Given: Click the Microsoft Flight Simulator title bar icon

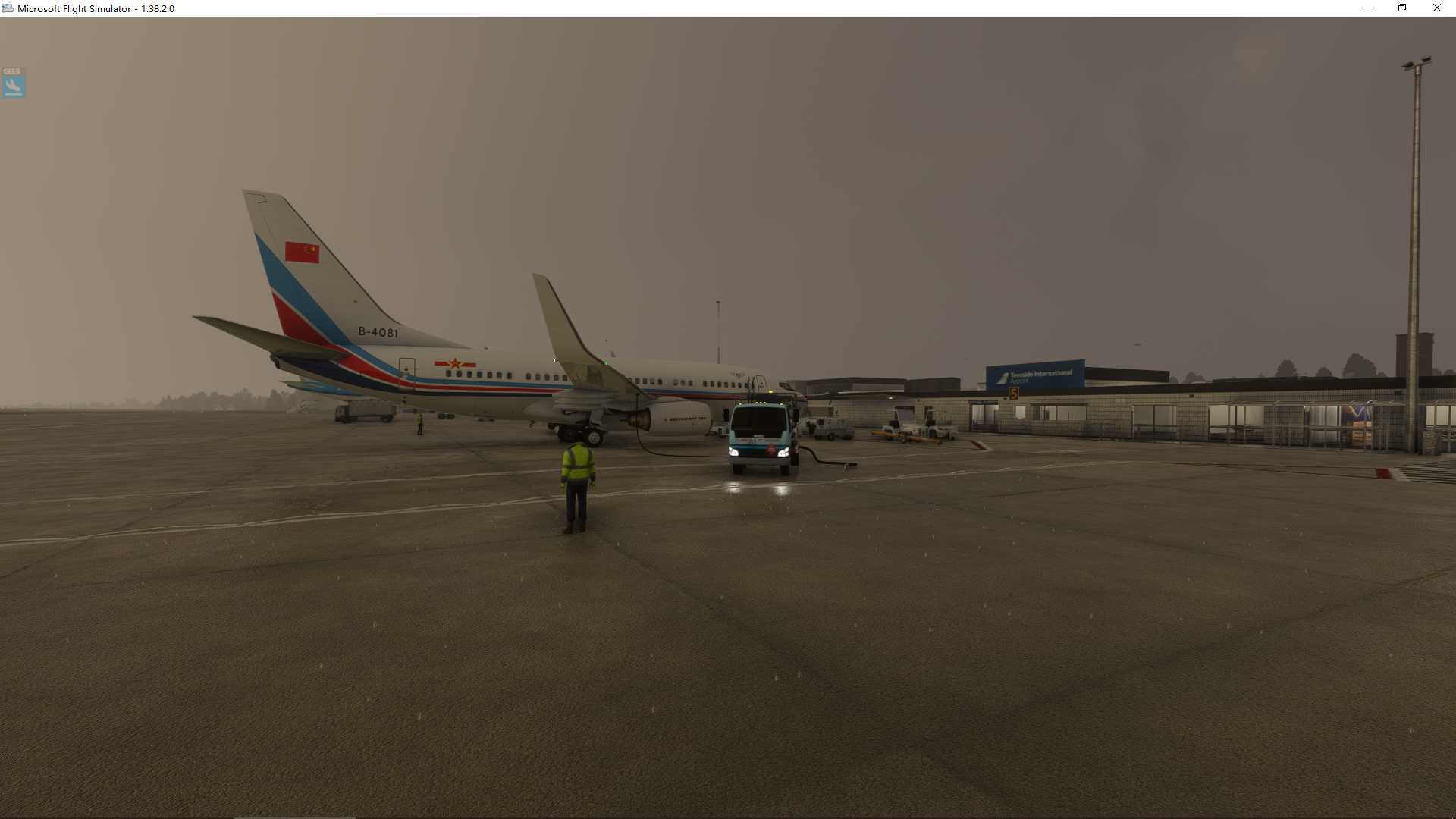Looking at the screenshot, I should click(7, 8).
